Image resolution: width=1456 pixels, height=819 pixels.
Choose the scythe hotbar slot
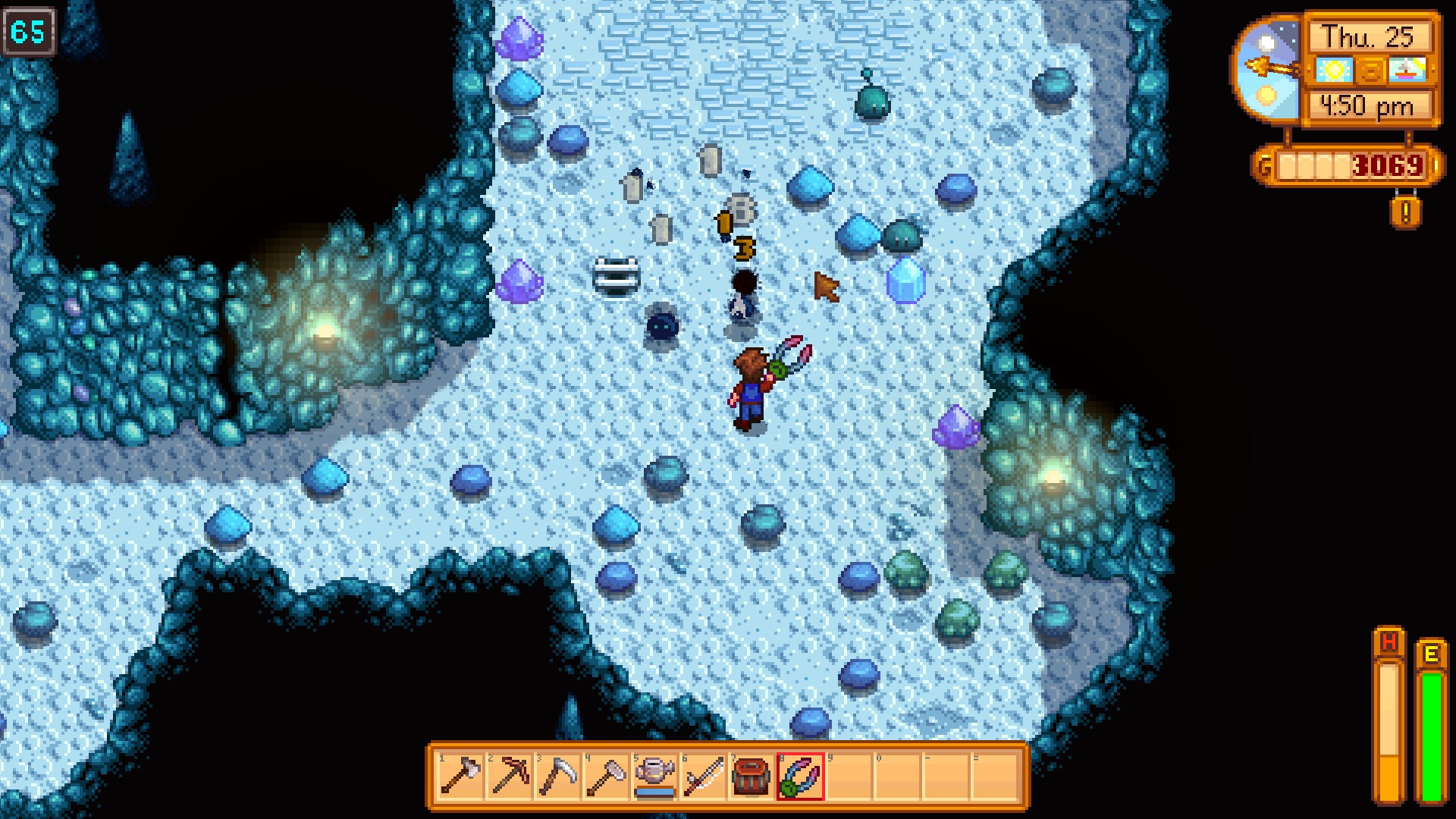[557, 776]
